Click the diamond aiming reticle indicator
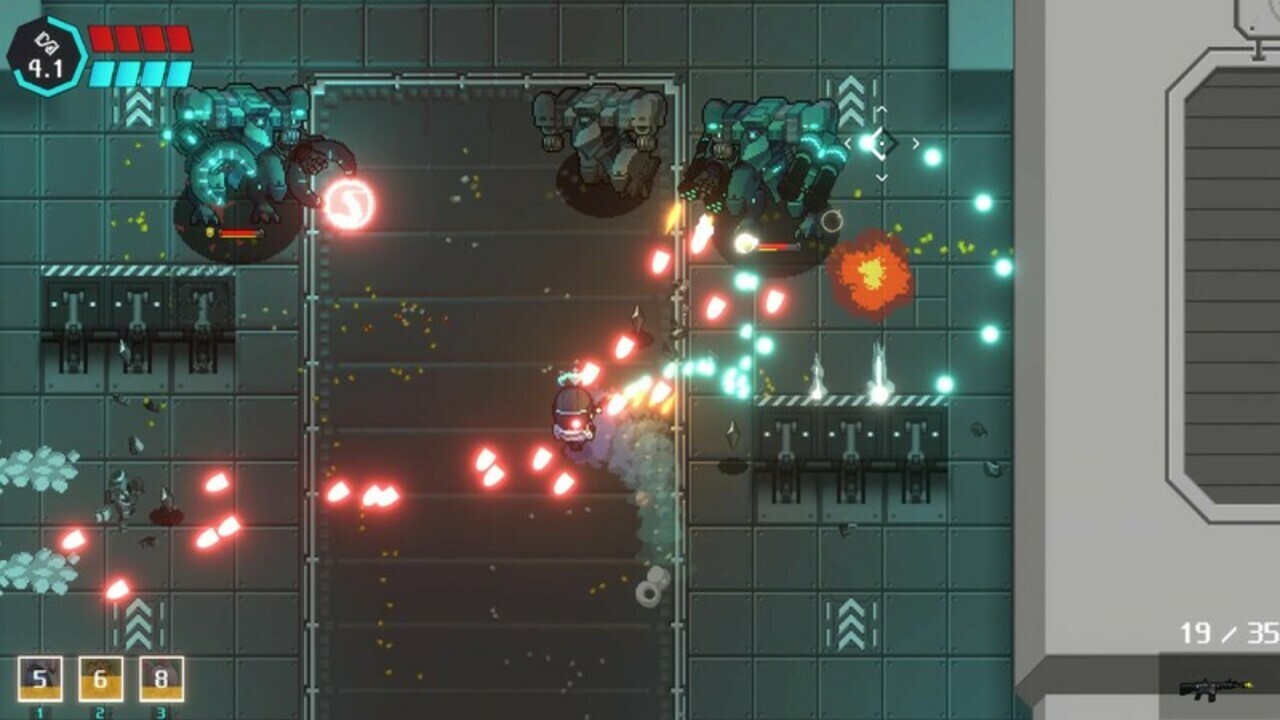The height and width of the screenshot is (720, 1280). [883, 143]
